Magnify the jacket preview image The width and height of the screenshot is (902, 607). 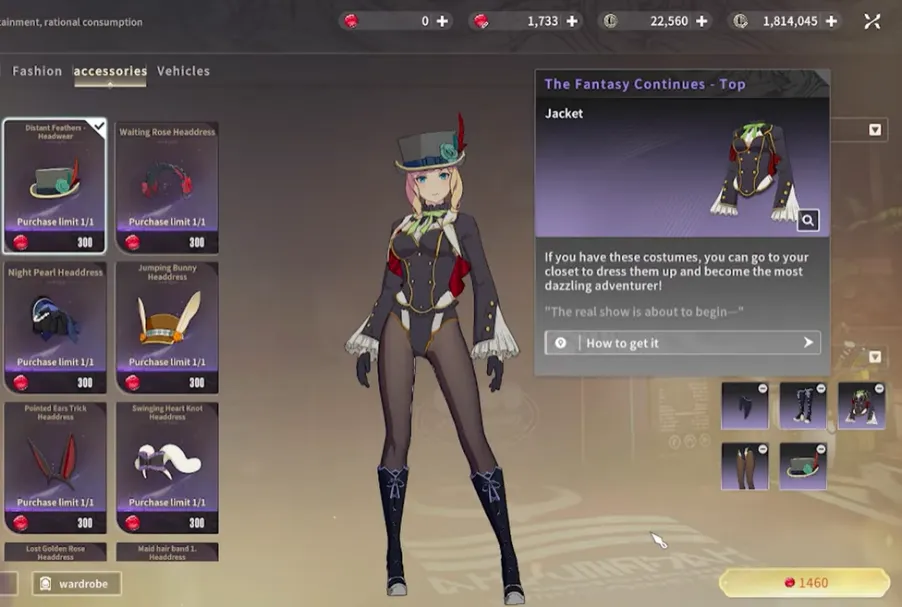(808, 220)
